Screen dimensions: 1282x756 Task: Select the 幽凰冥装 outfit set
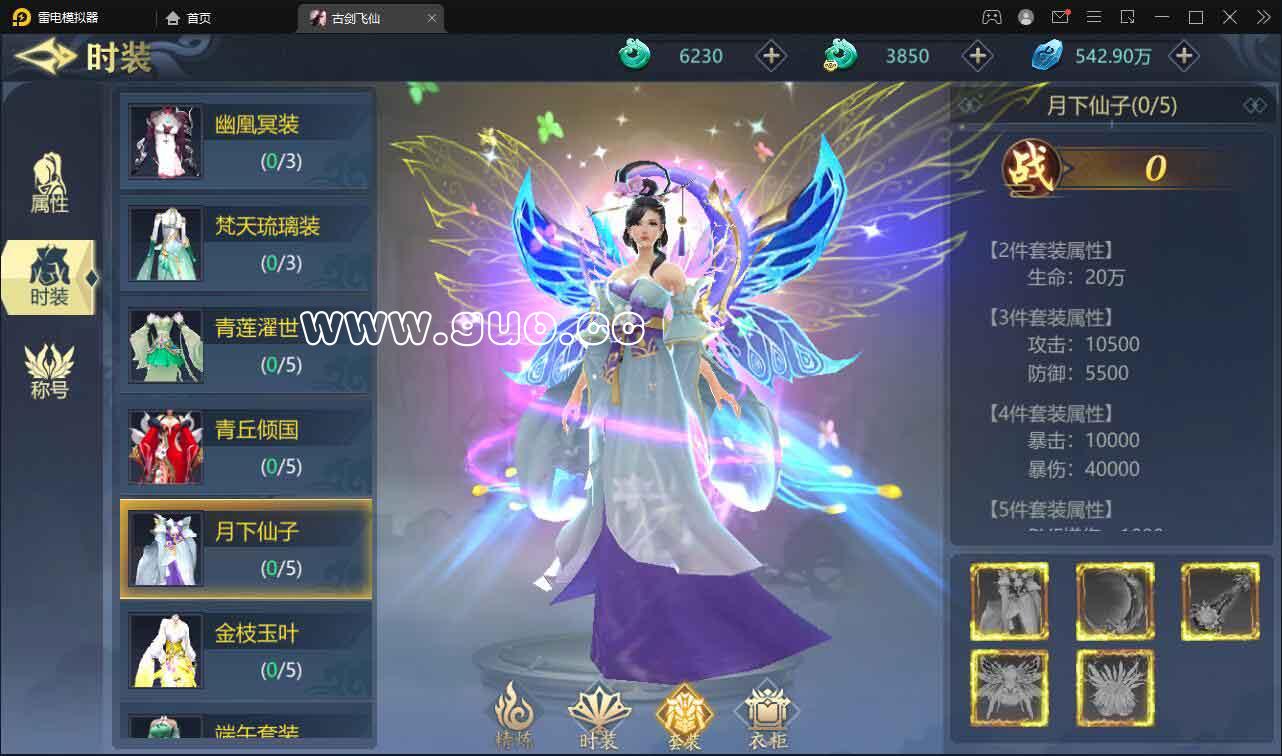coord(246,140)
